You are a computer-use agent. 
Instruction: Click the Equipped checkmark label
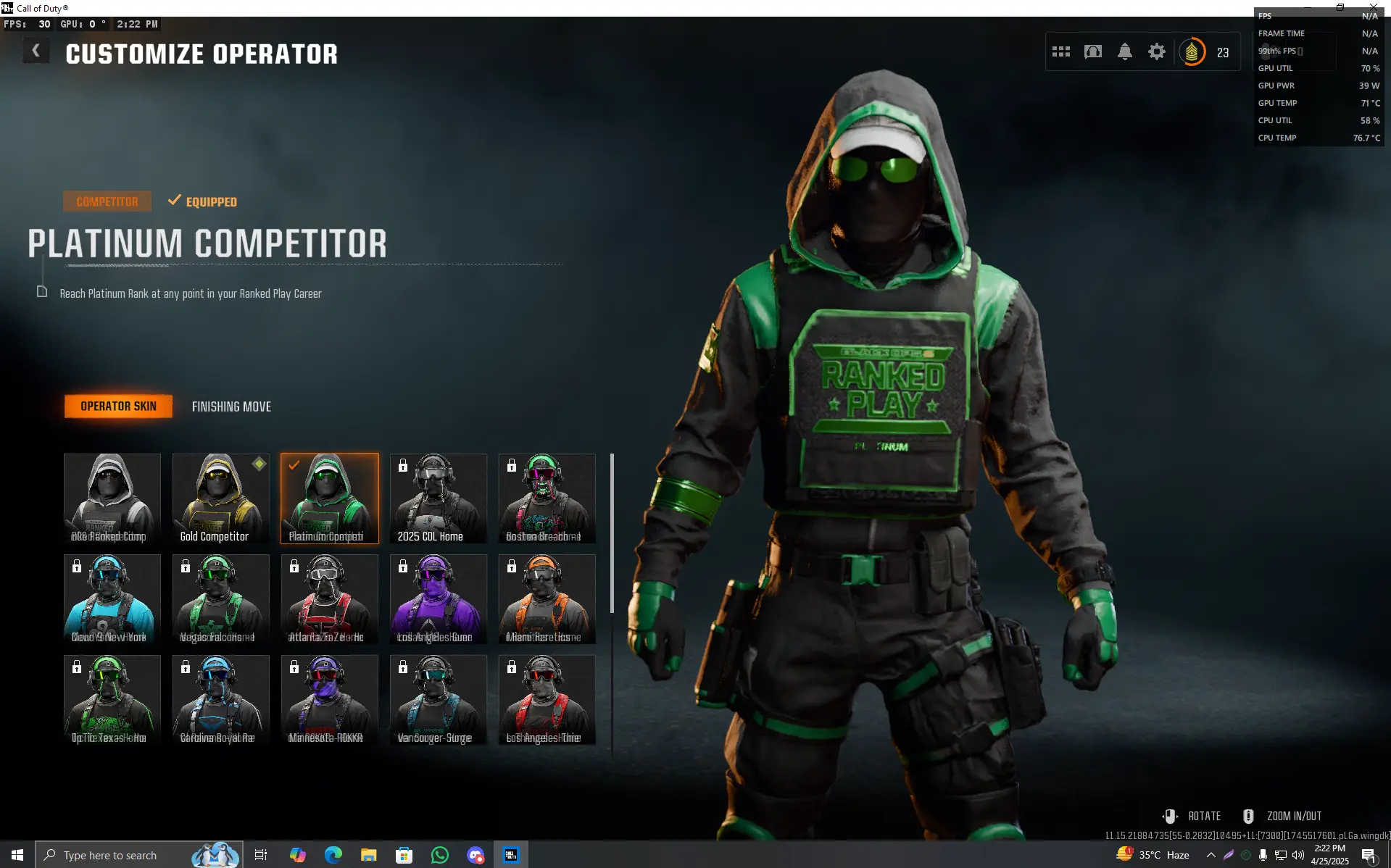coord(211,201)
